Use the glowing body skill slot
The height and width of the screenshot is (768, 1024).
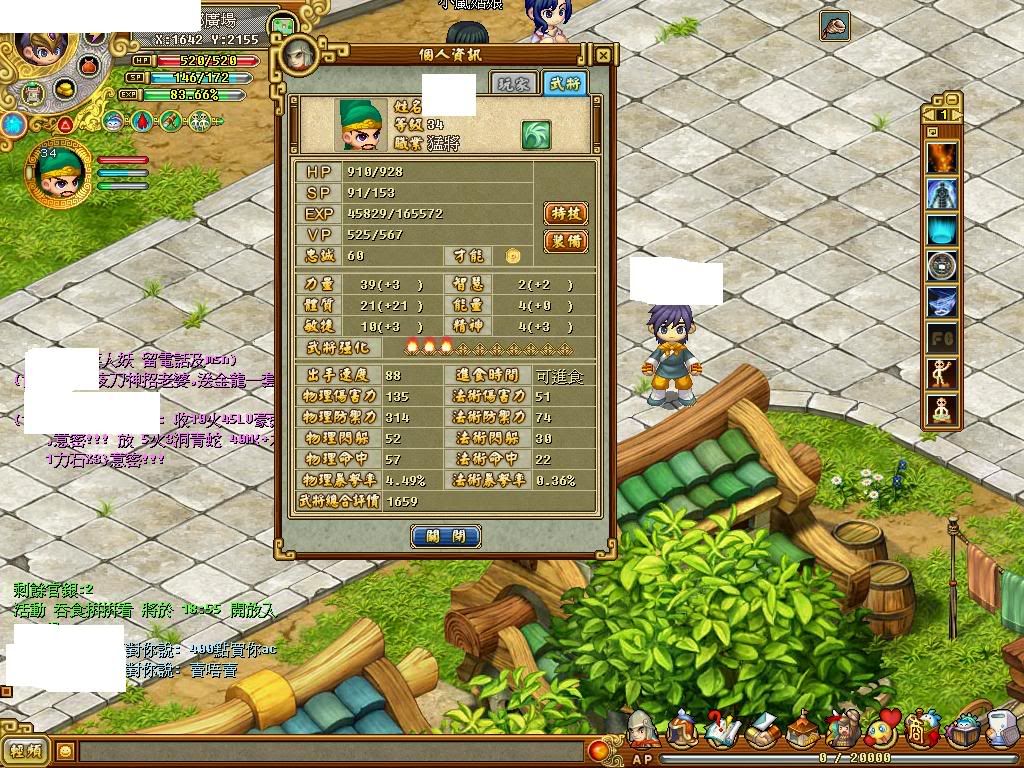[x=941, y=194]
